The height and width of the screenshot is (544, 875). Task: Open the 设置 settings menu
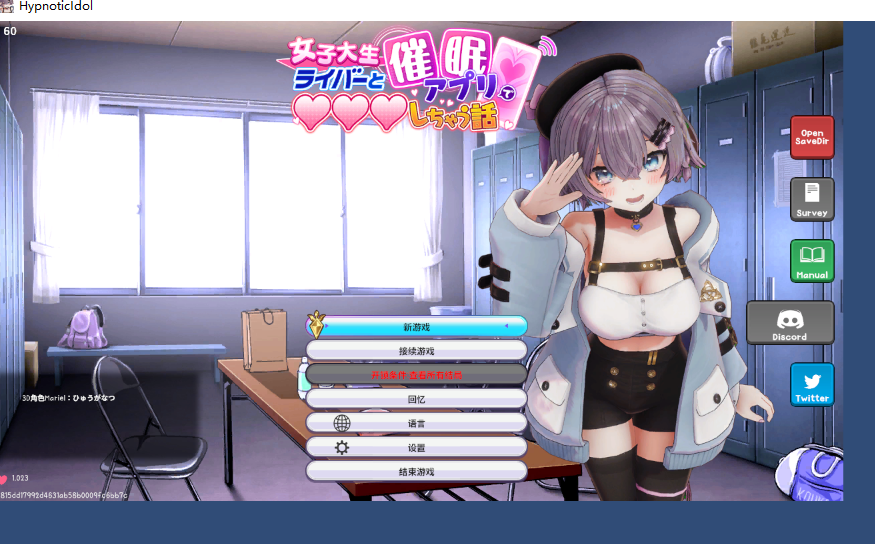pos(416,447)
